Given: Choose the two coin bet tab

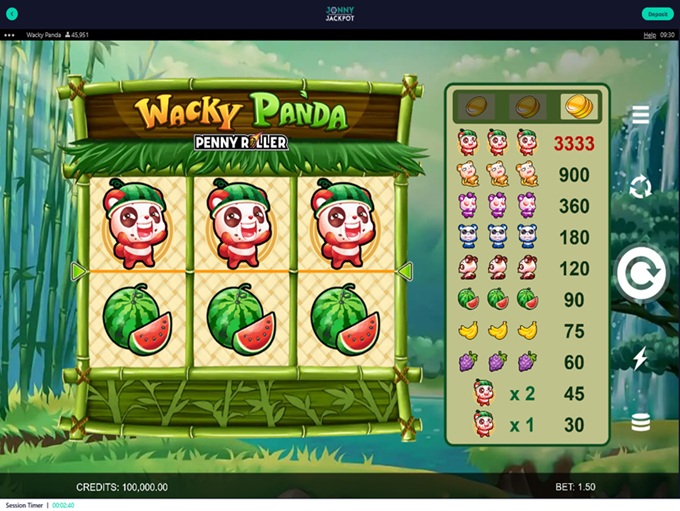Looking at the screenshot, I should (526, 105).
